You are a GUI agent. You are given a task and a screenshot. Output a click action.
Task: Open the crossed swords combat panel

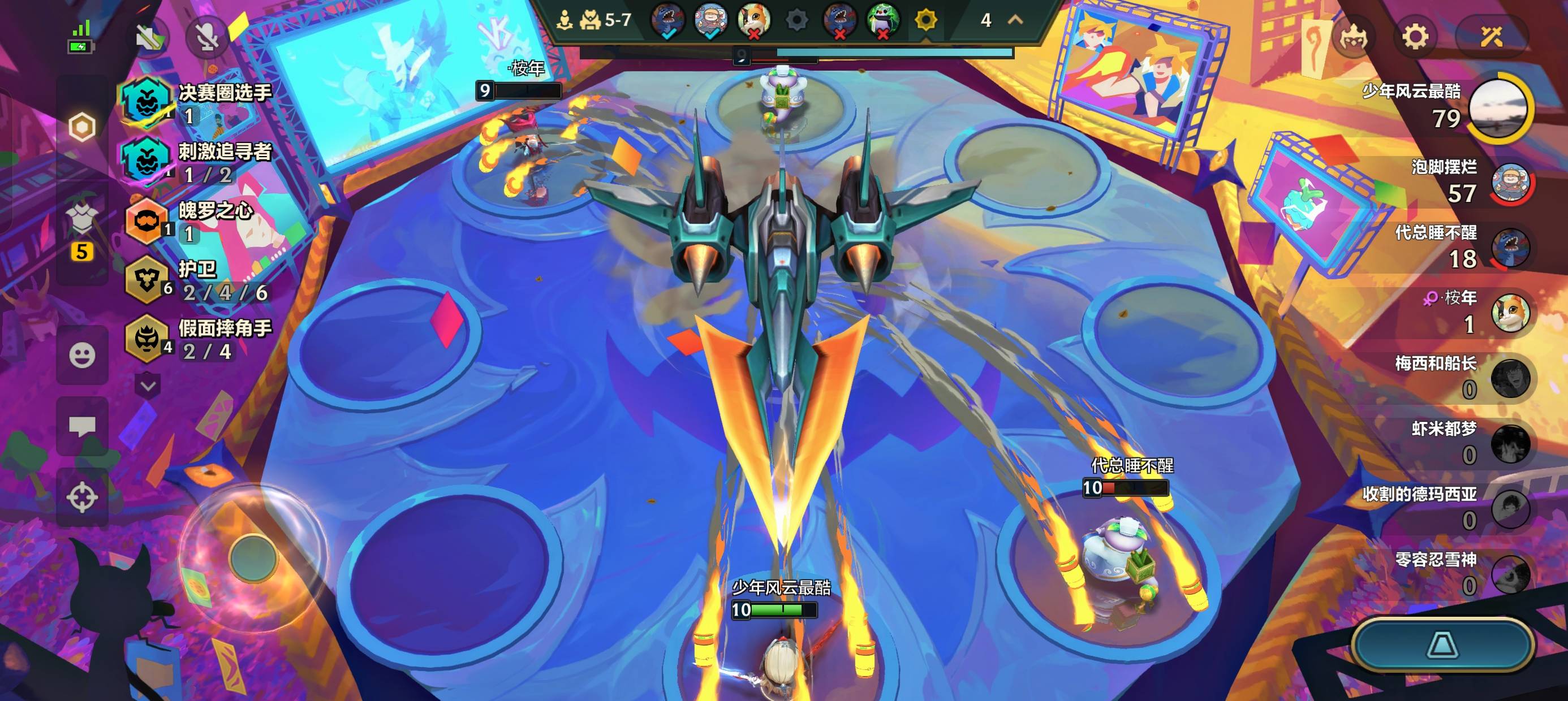(1492, 37)
